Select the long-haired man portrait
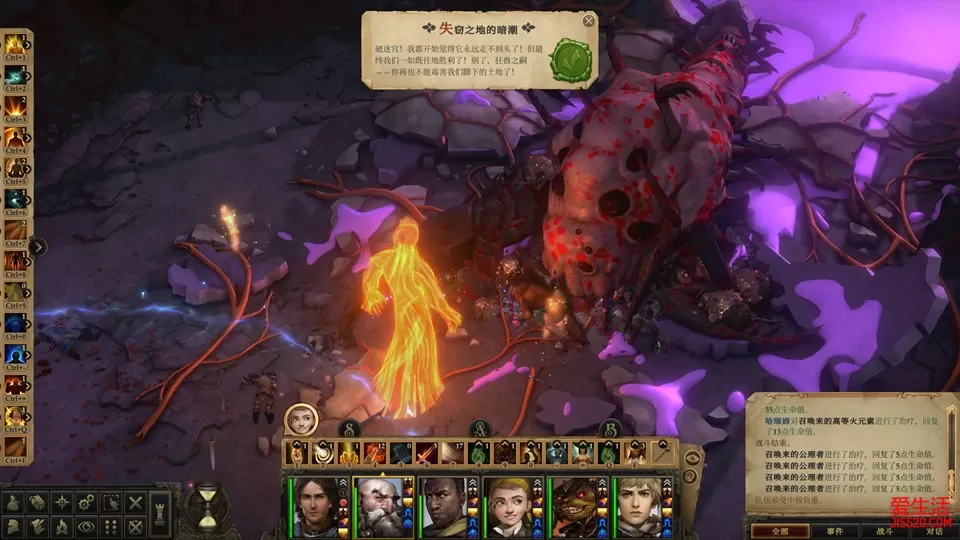The width and height of the screenshot is (960, 540). coord(317,506)
